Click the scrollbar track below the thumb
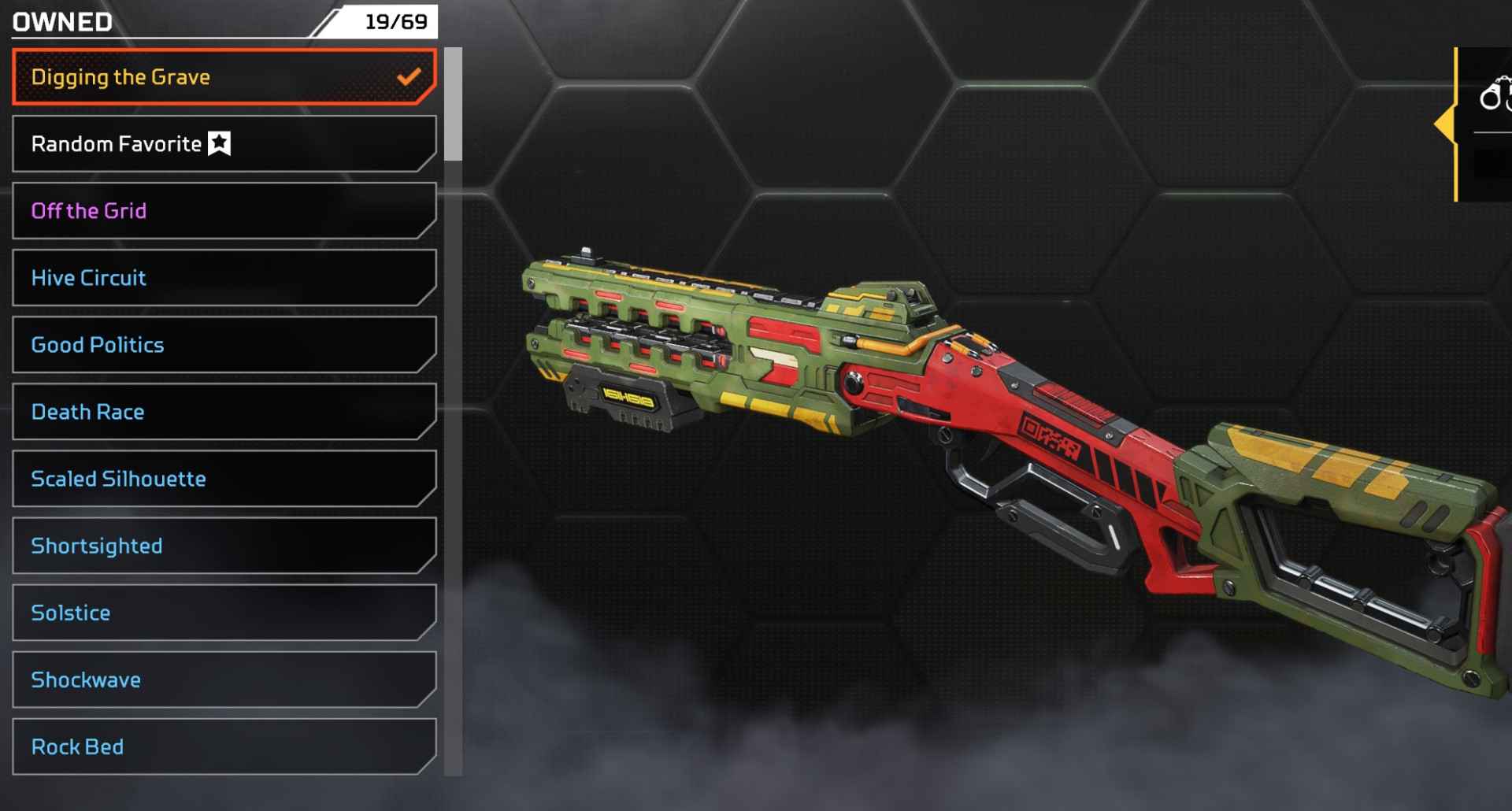This screenshot has width=1512, height=811. point(451,472)
